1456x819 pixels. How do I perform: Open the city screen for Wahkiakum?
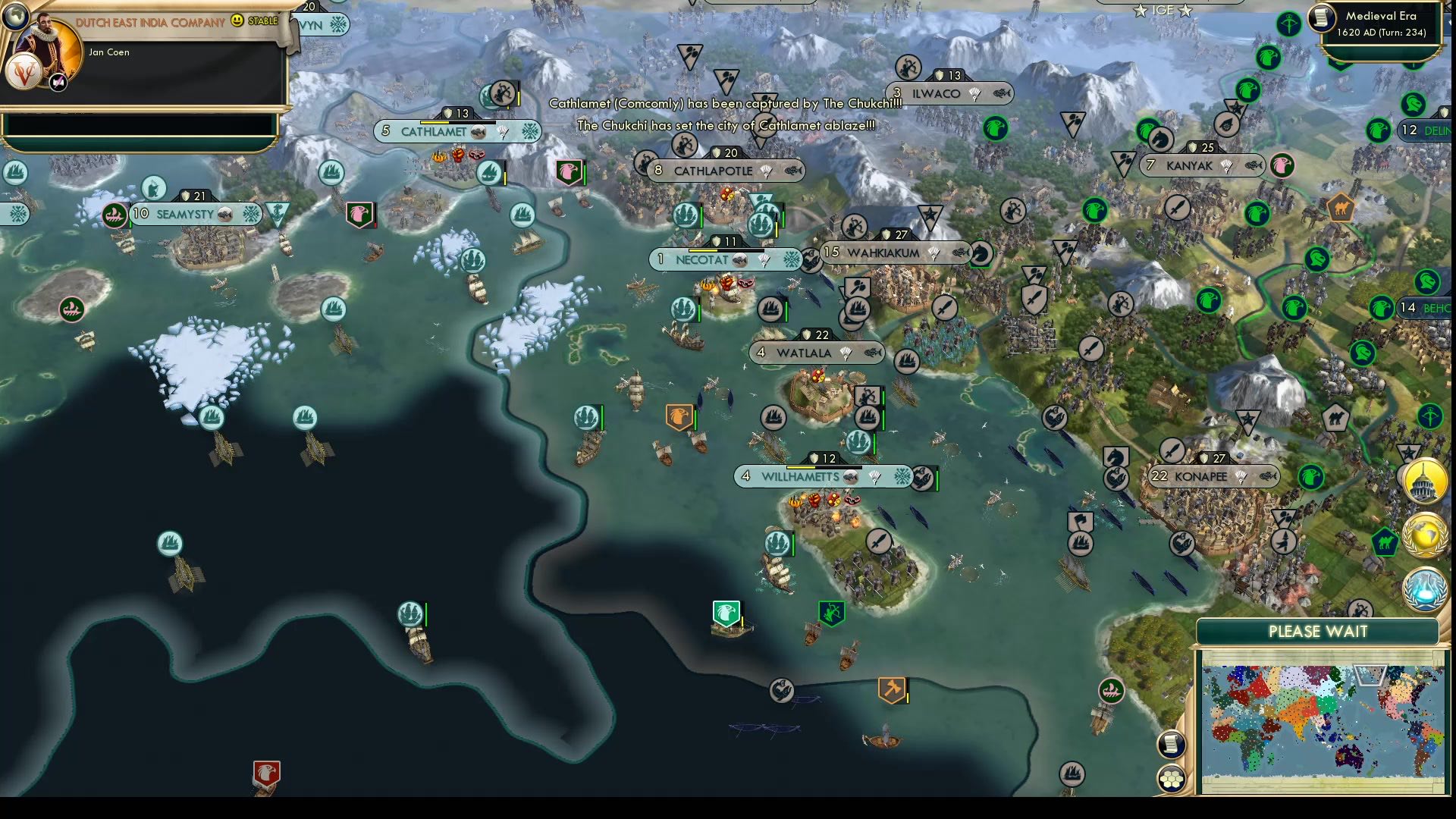883,253
